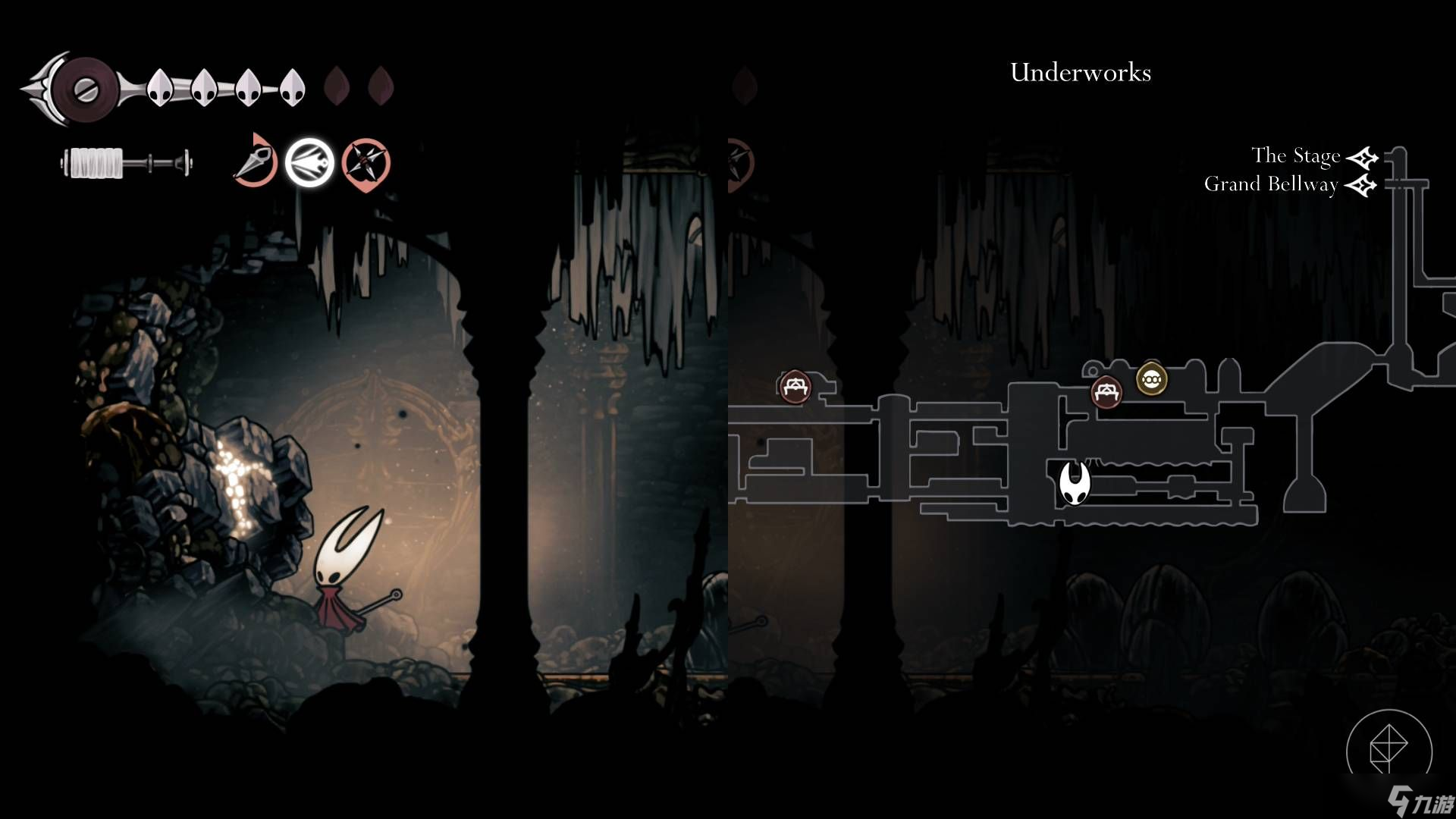Click Hornet's white mask position marker on map
The image size is (1456, 819).
tap(1074, 483)
